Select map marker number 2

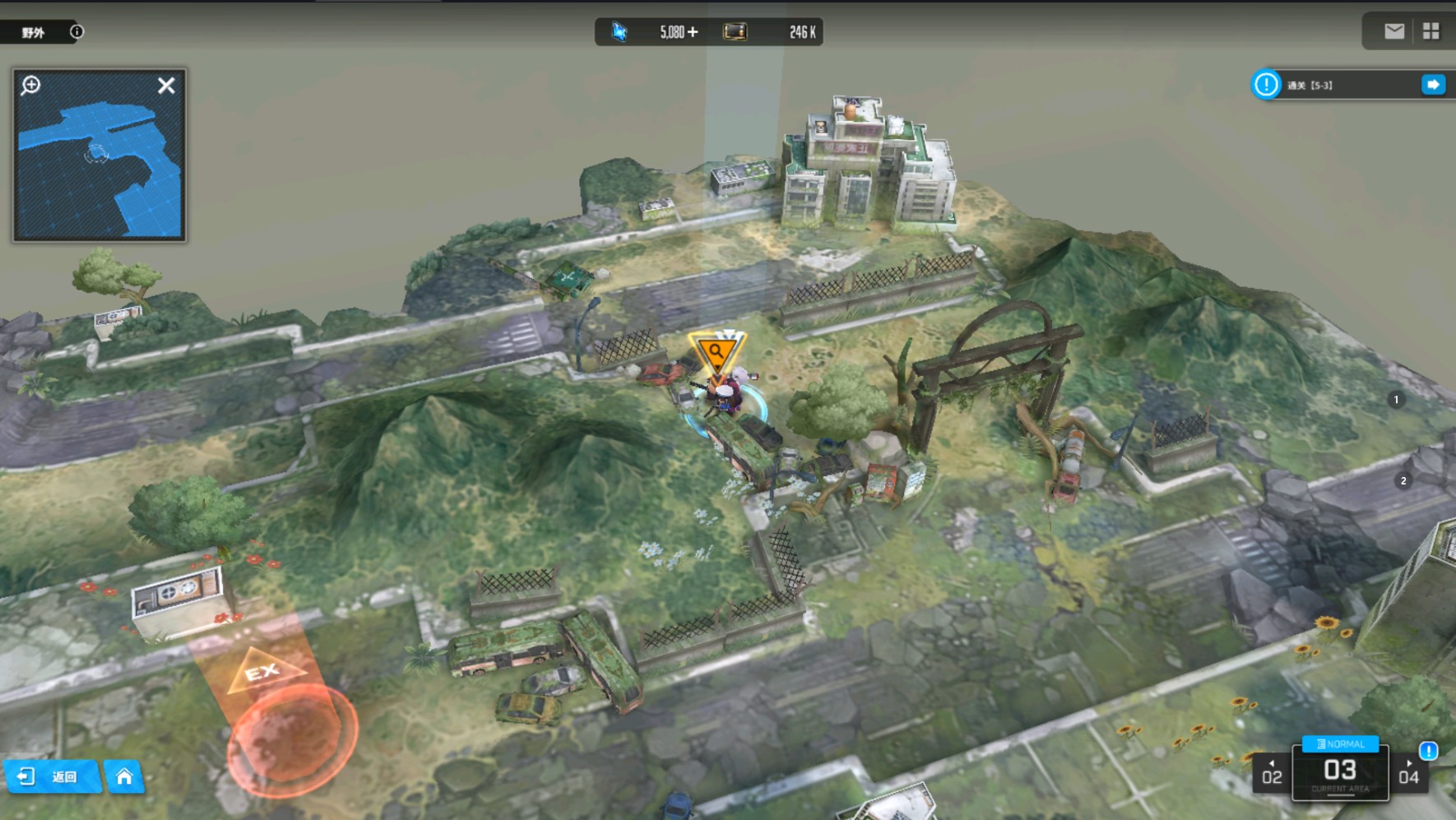[x=1403, y=481]
